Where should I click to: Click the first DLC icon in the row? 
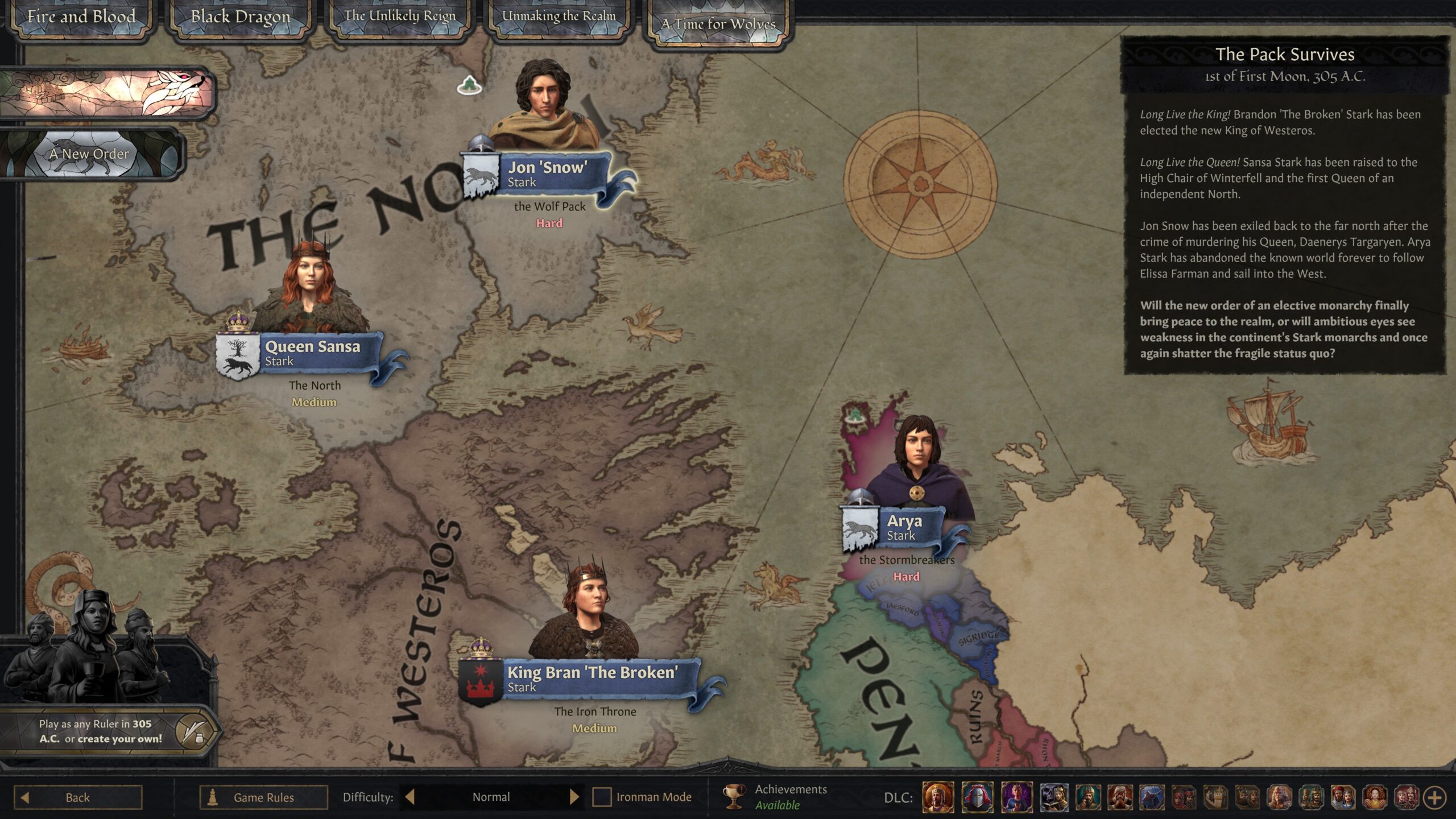tap(938, 797)
